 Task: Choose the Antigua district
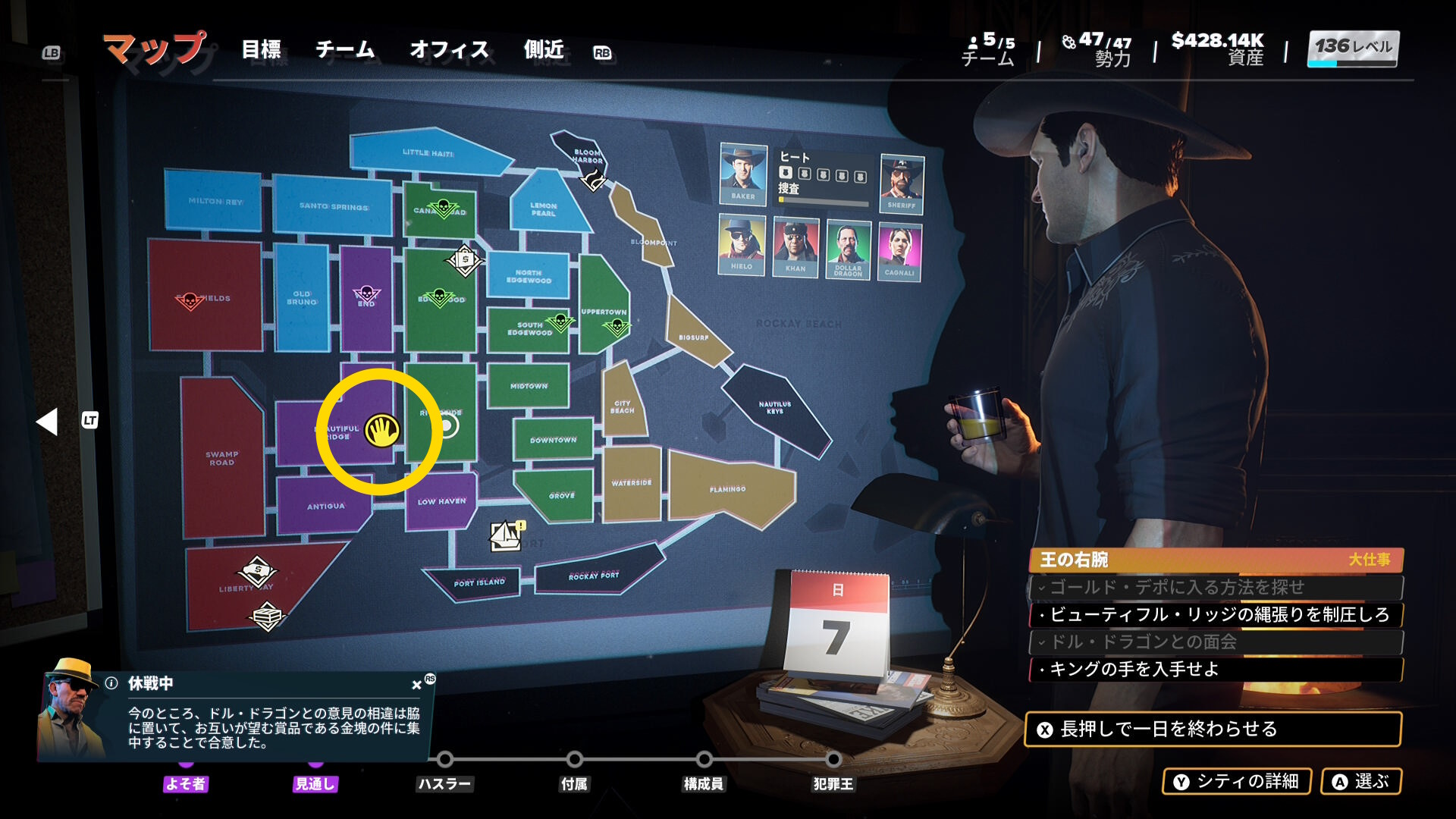[x=325, y=506]
